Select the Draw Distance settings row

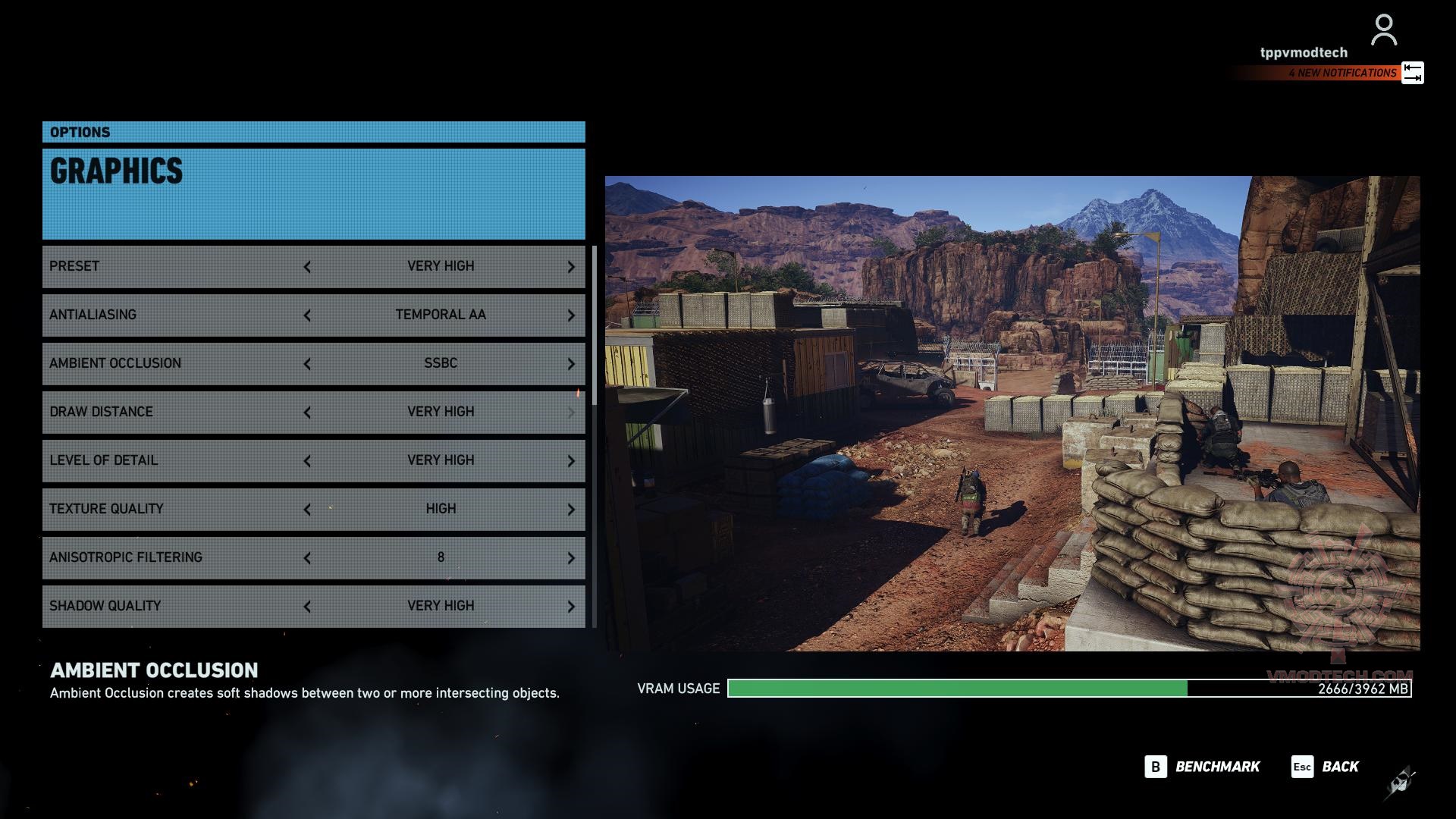coord(174,412)
